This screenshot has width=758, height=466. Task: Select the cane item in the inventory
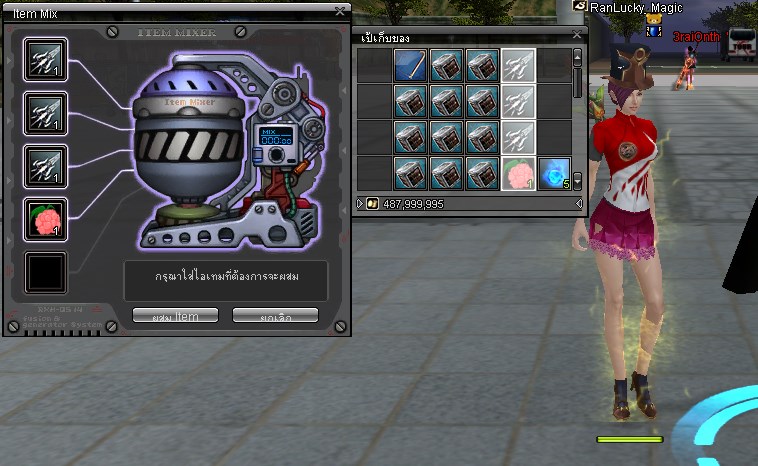click(411, 66)
